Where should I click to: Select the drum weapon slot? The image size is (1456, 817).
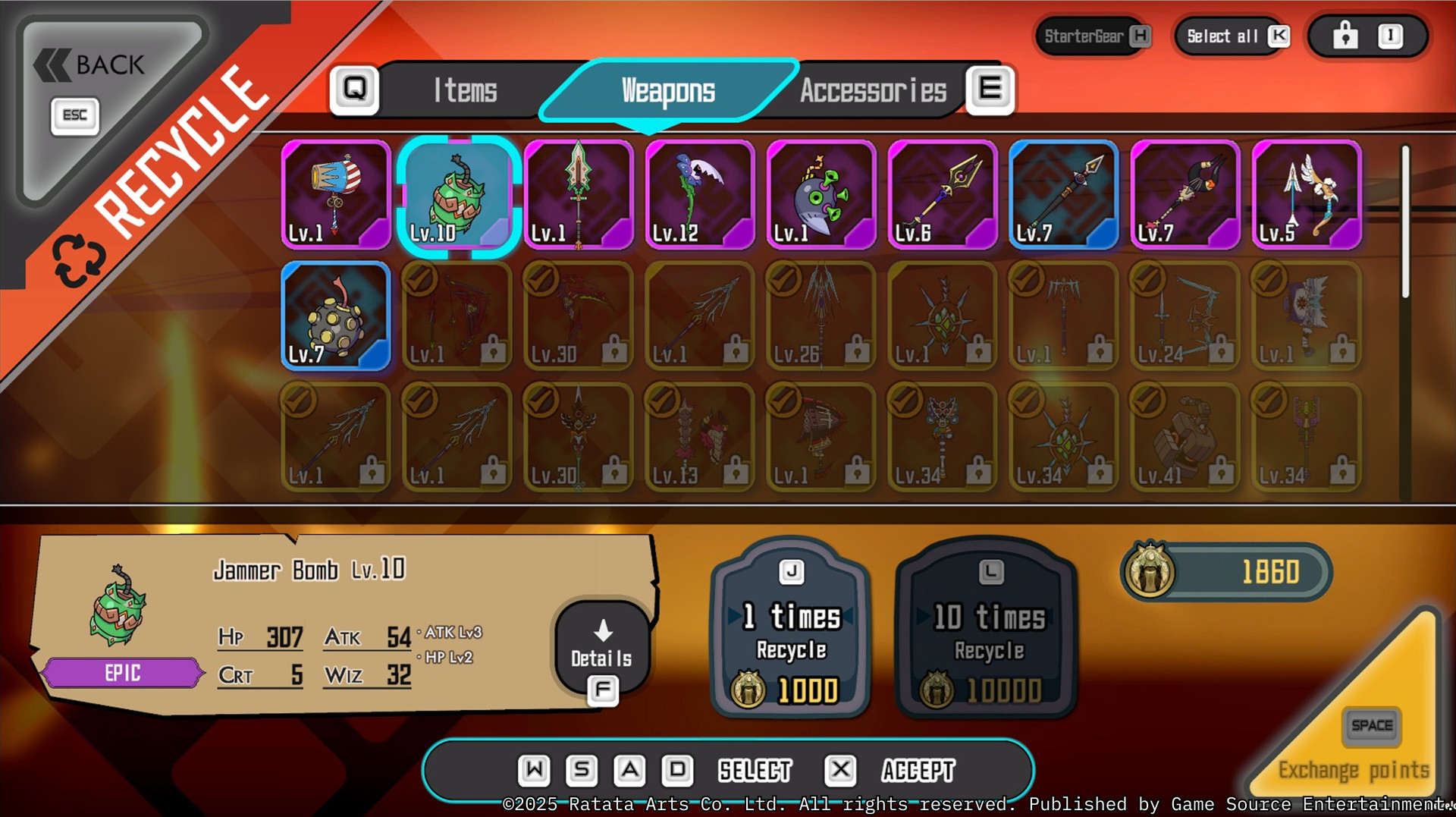336,195
